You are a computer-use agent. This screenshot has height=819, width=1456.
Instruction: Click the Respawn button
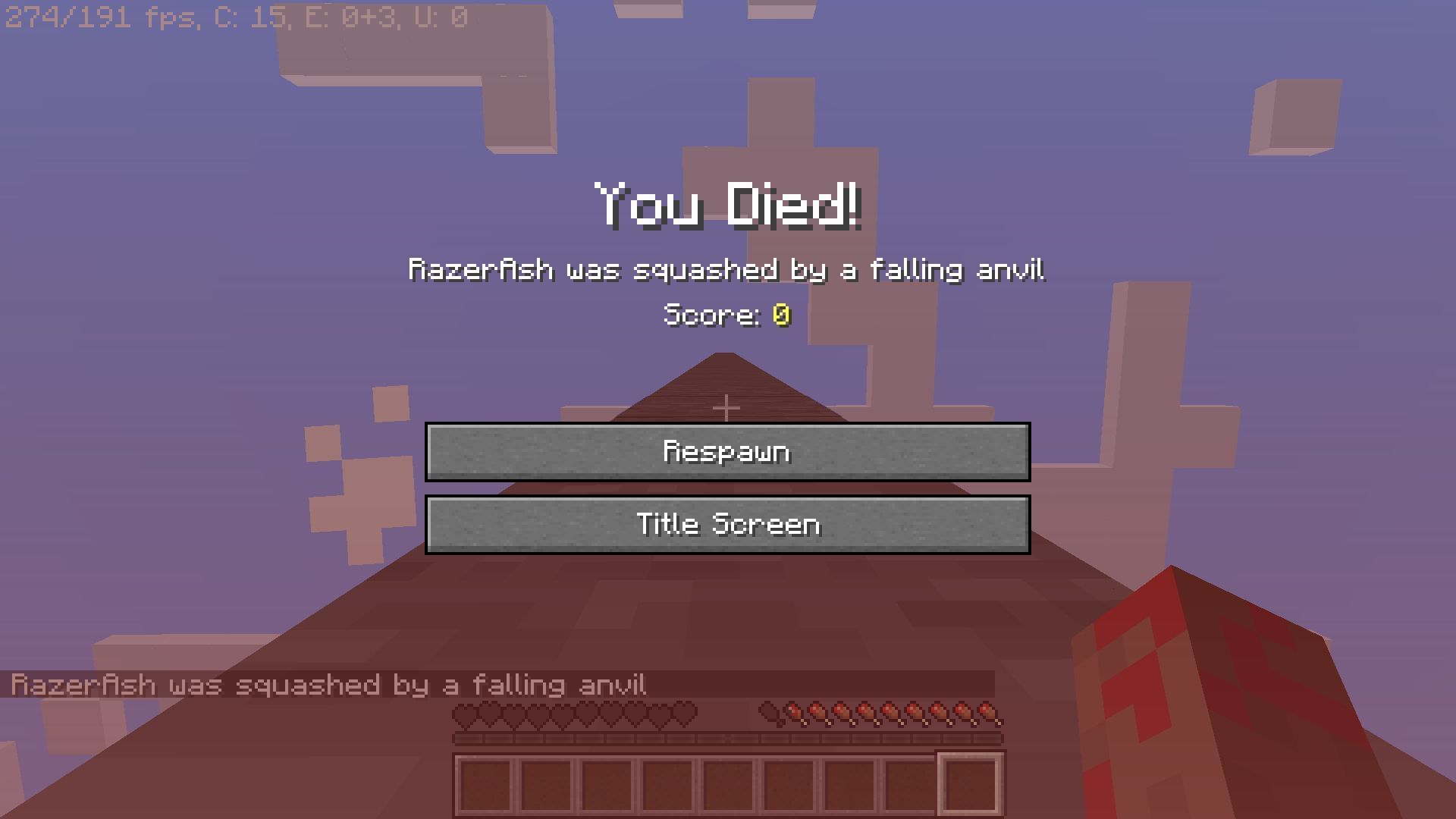click(728, 450)
